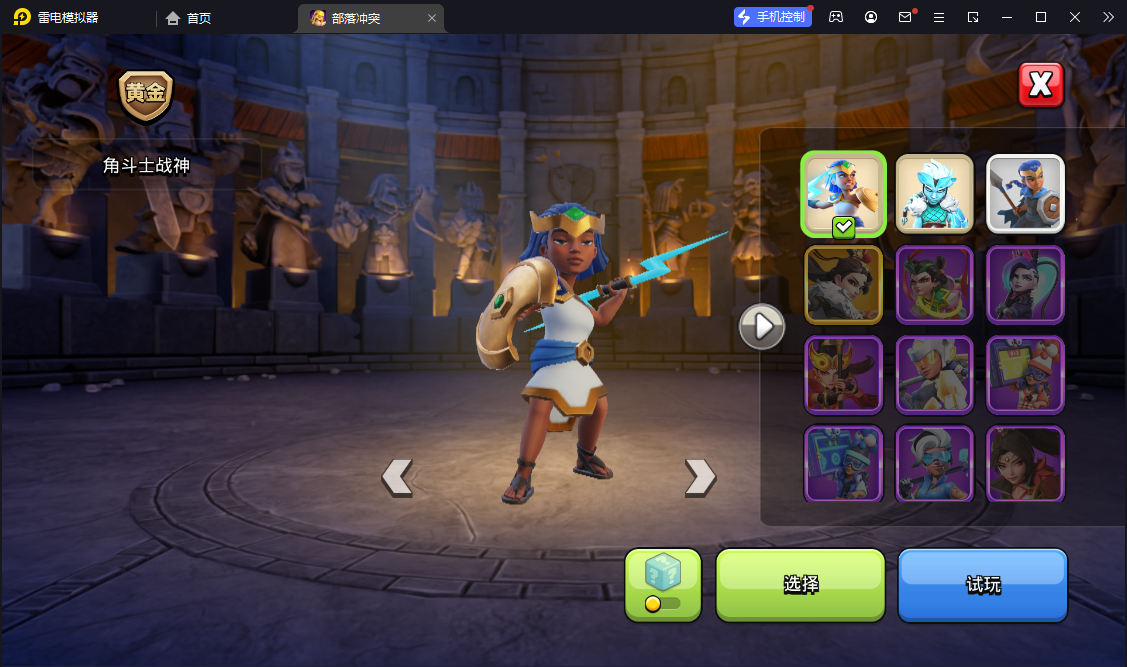The width and height of the screenshot is (1127, 667).
Task: Select the red and gold horned helmet skin
Action: (843, 375)
